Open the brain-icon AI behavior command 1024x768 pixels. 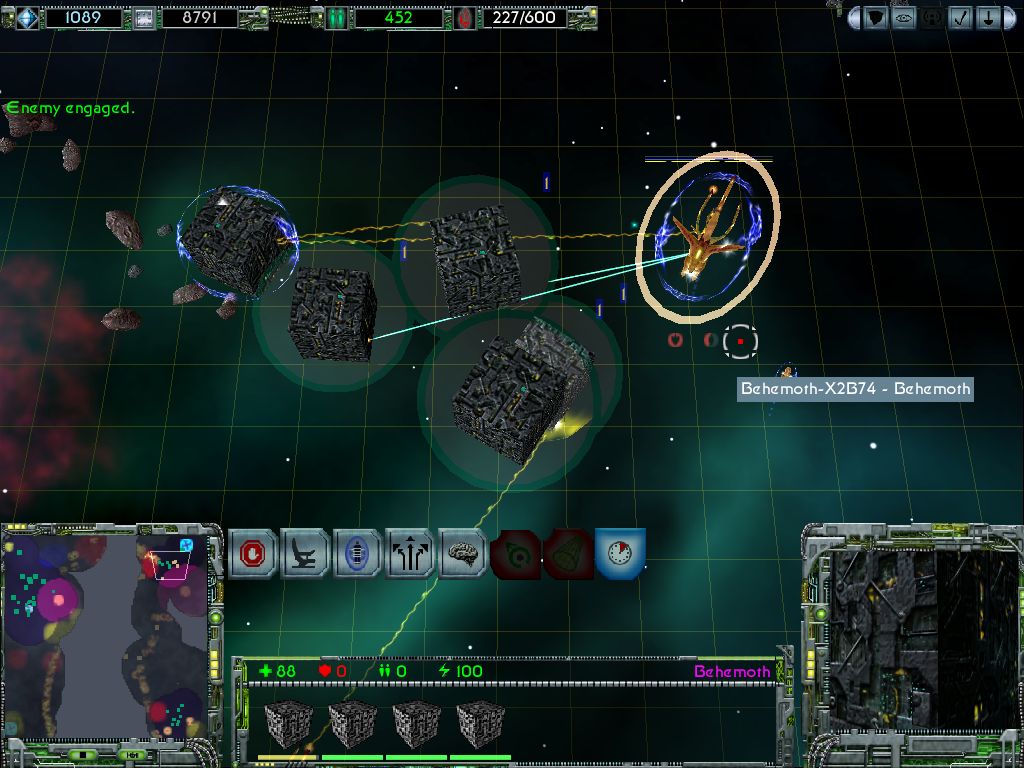[x=462, y=553]
